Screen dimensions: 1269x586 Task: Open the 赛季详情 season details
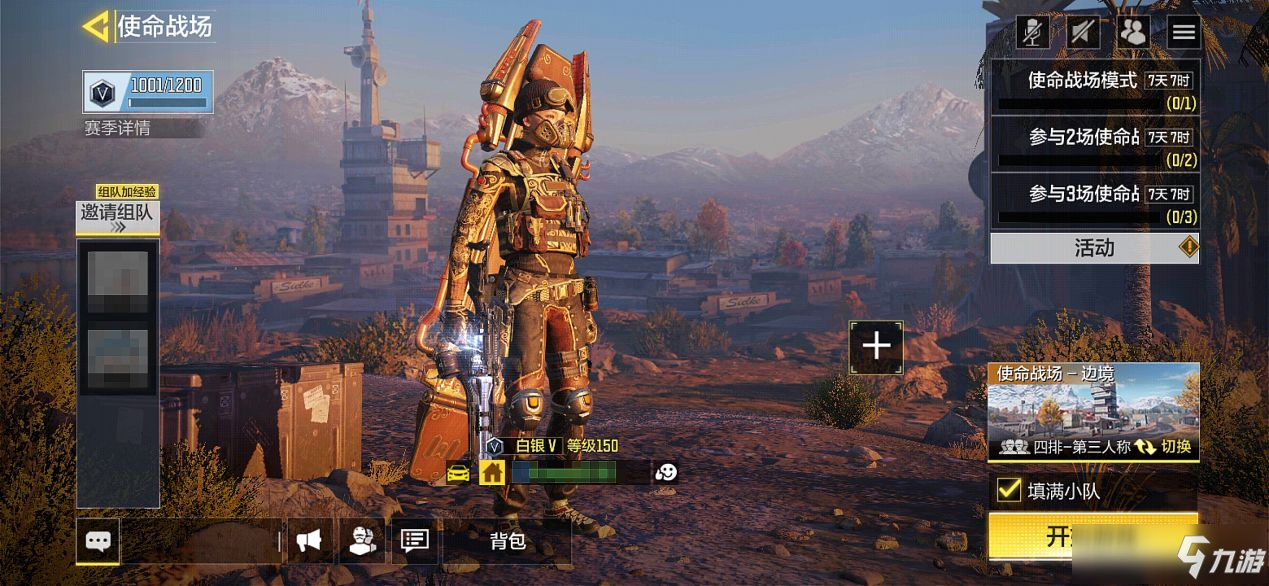[119, 128]
